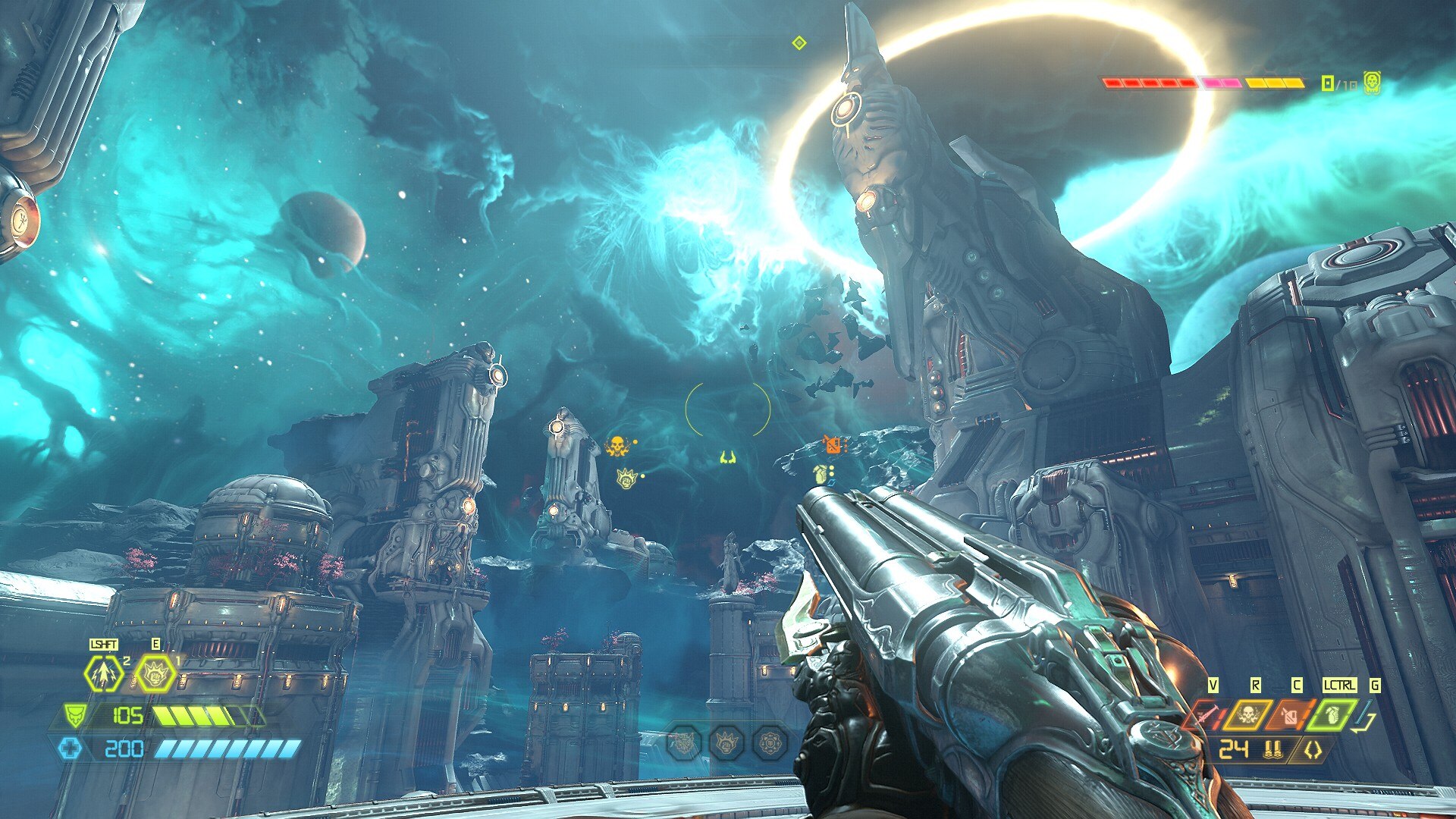Image resolution: width=1456 pixels, height=819 pixels.
Task: Select the spiked fist rune slot
Action: pyautogui.click(x=726, y=742)
